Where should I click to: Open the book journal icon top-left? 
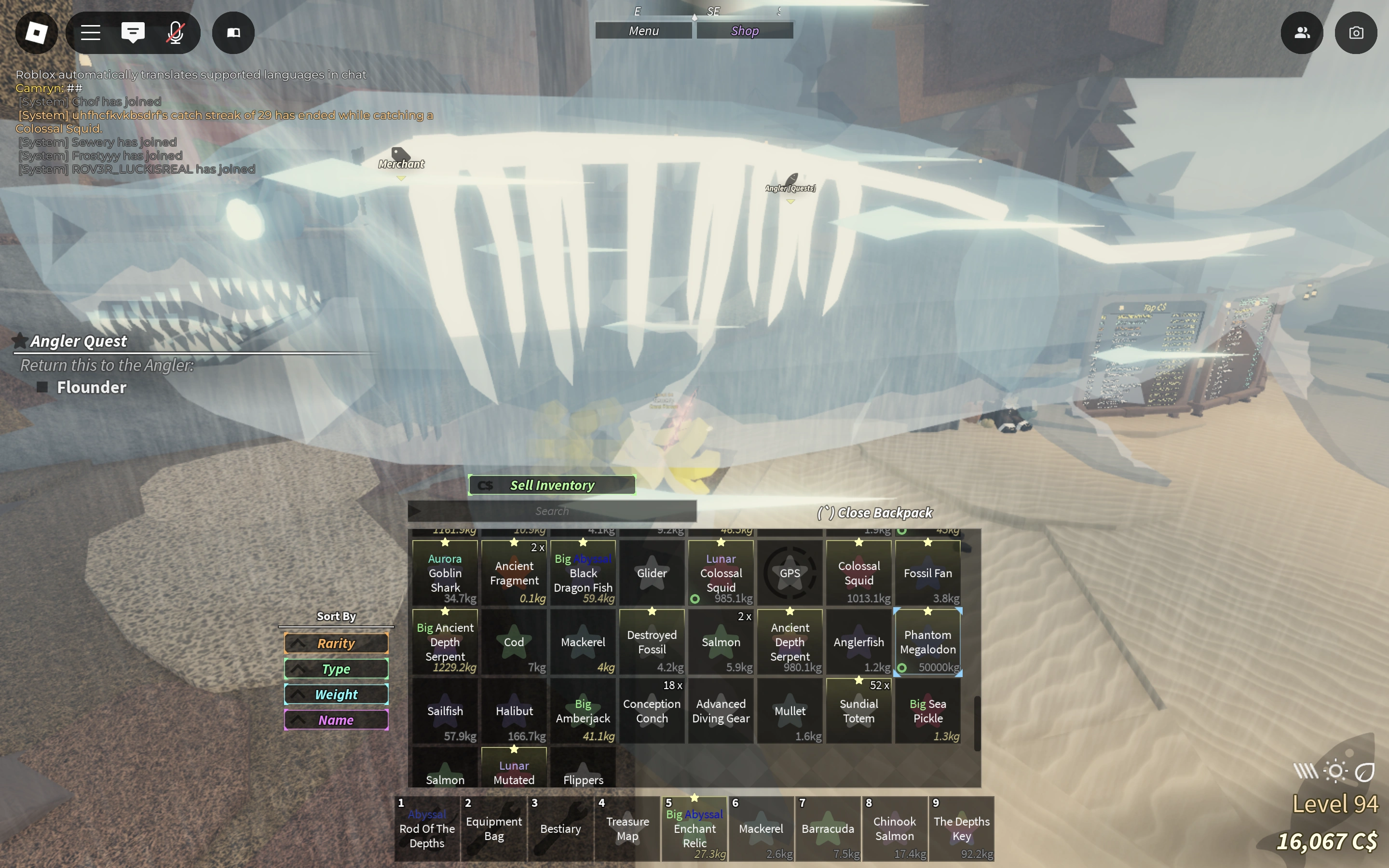[x=233, y=33]
